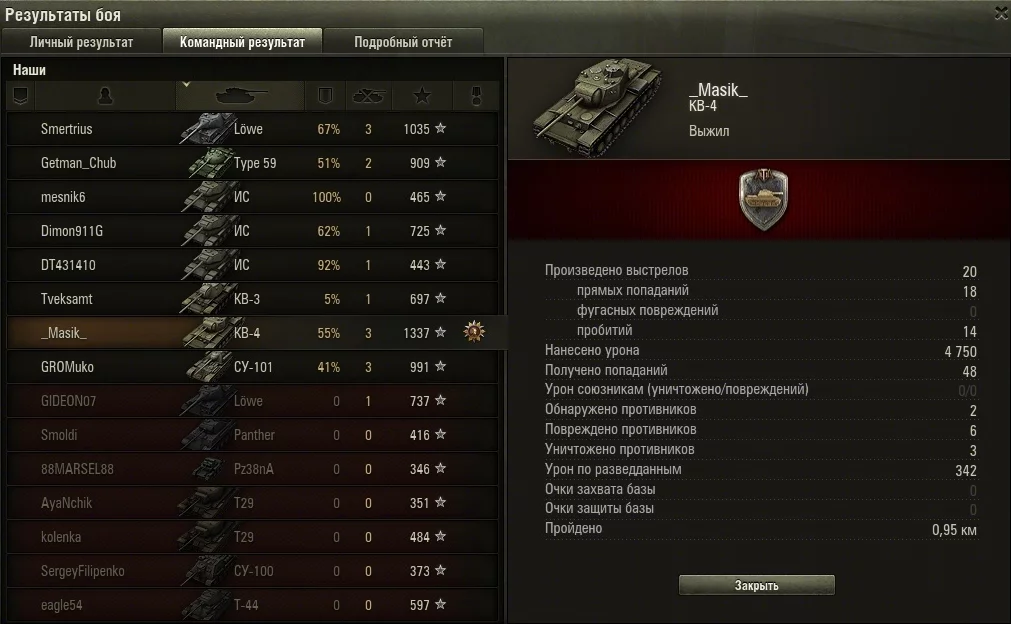This screenshot has height=624, width=1011.
Task: Open the Подробный отчёт tab
Action: coord(403,42)
